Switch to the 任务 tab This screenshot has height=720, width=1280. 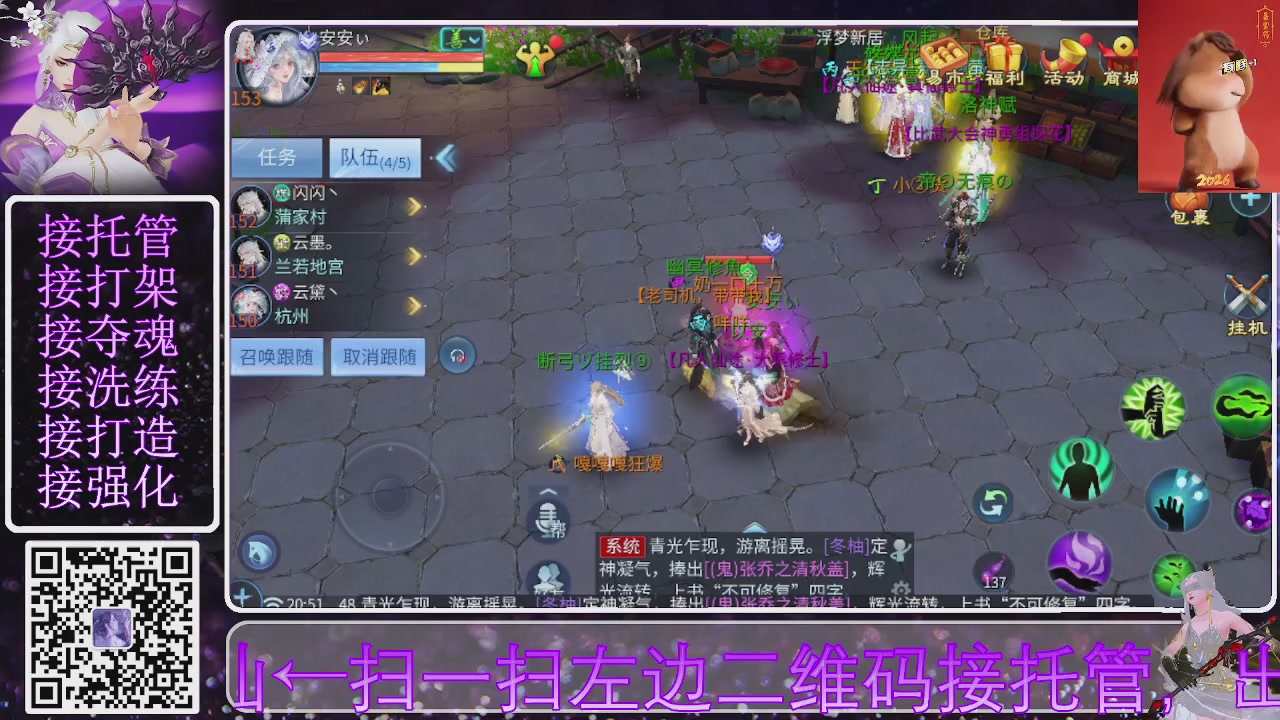point(275,157)
